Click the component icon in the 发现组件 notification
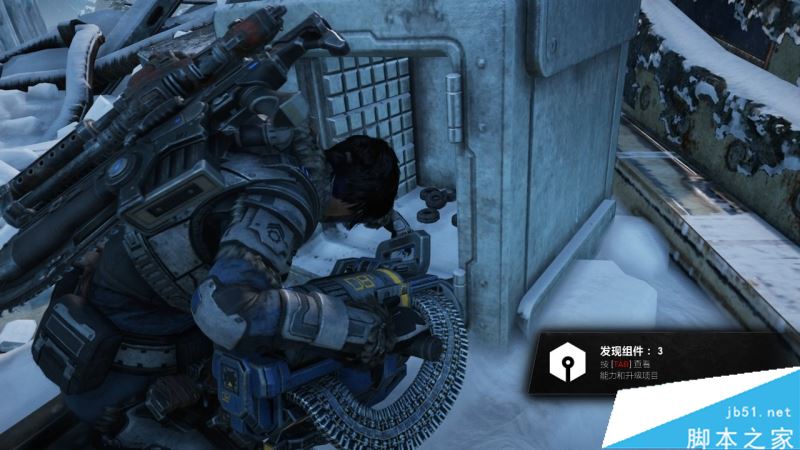This screenshot has height=450, width=800. pos(567,363)
